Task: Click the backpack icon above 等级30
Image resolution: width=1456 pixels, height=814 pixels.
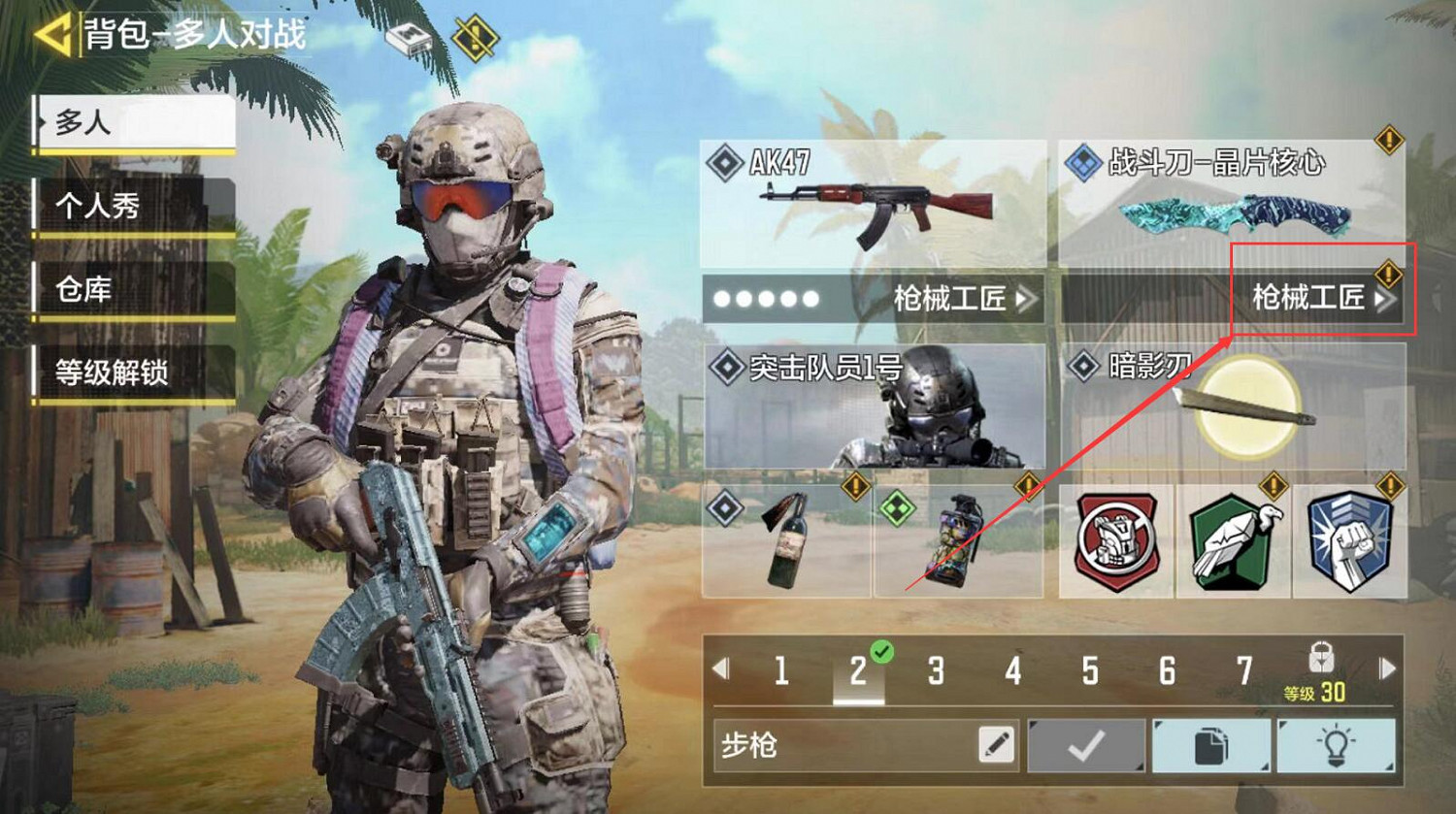Action: (x=1322, y=654)
